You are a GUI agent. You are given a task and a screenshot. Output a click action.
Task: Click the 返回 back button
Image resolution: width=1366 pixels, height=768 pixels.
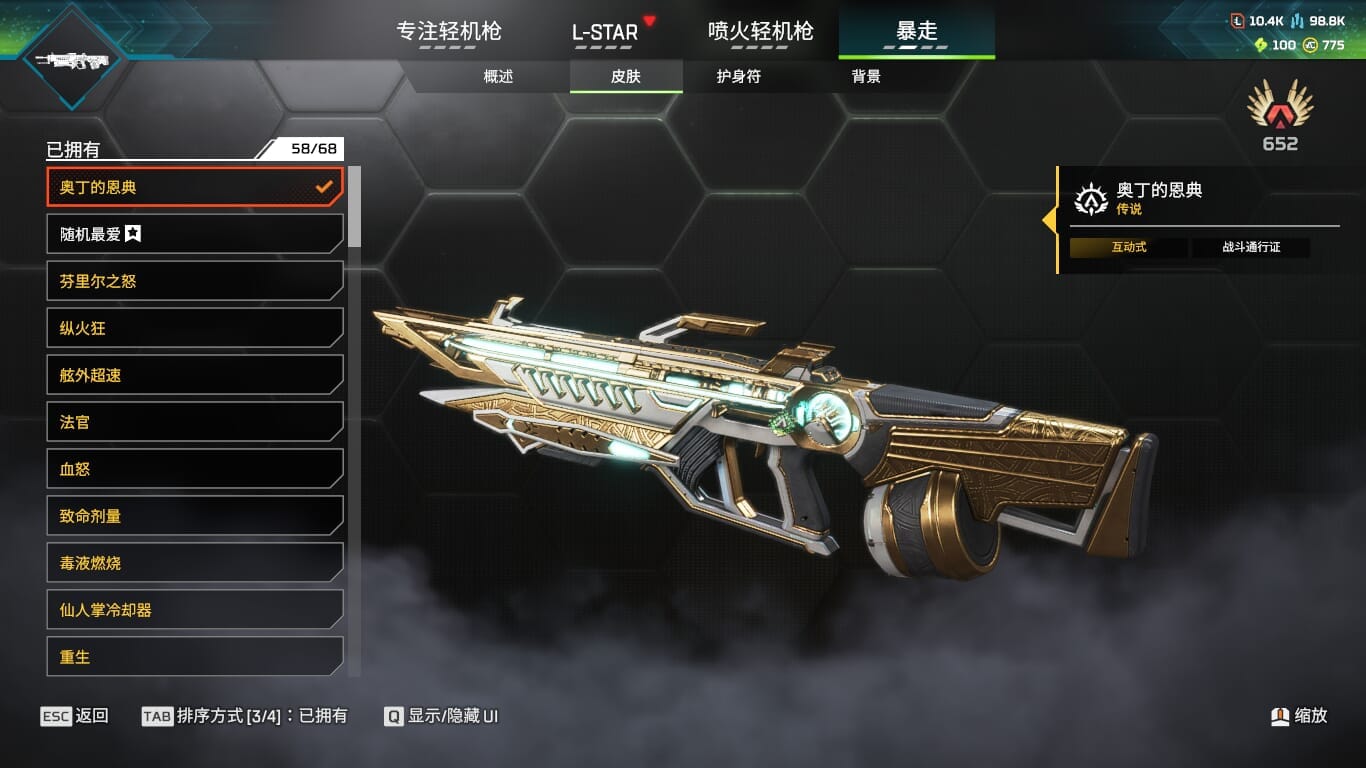[x=75, y=716]
